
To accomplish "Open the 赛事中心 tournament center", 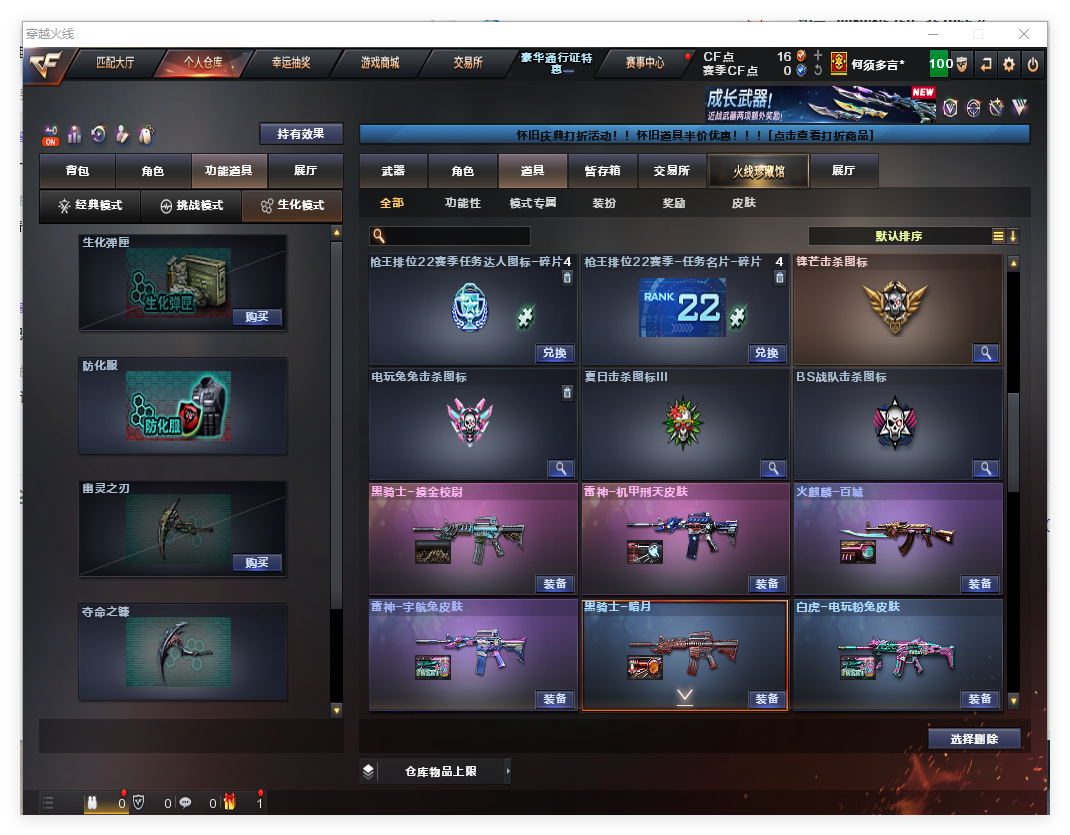I will pyautogui.click(x=645, y=62).
